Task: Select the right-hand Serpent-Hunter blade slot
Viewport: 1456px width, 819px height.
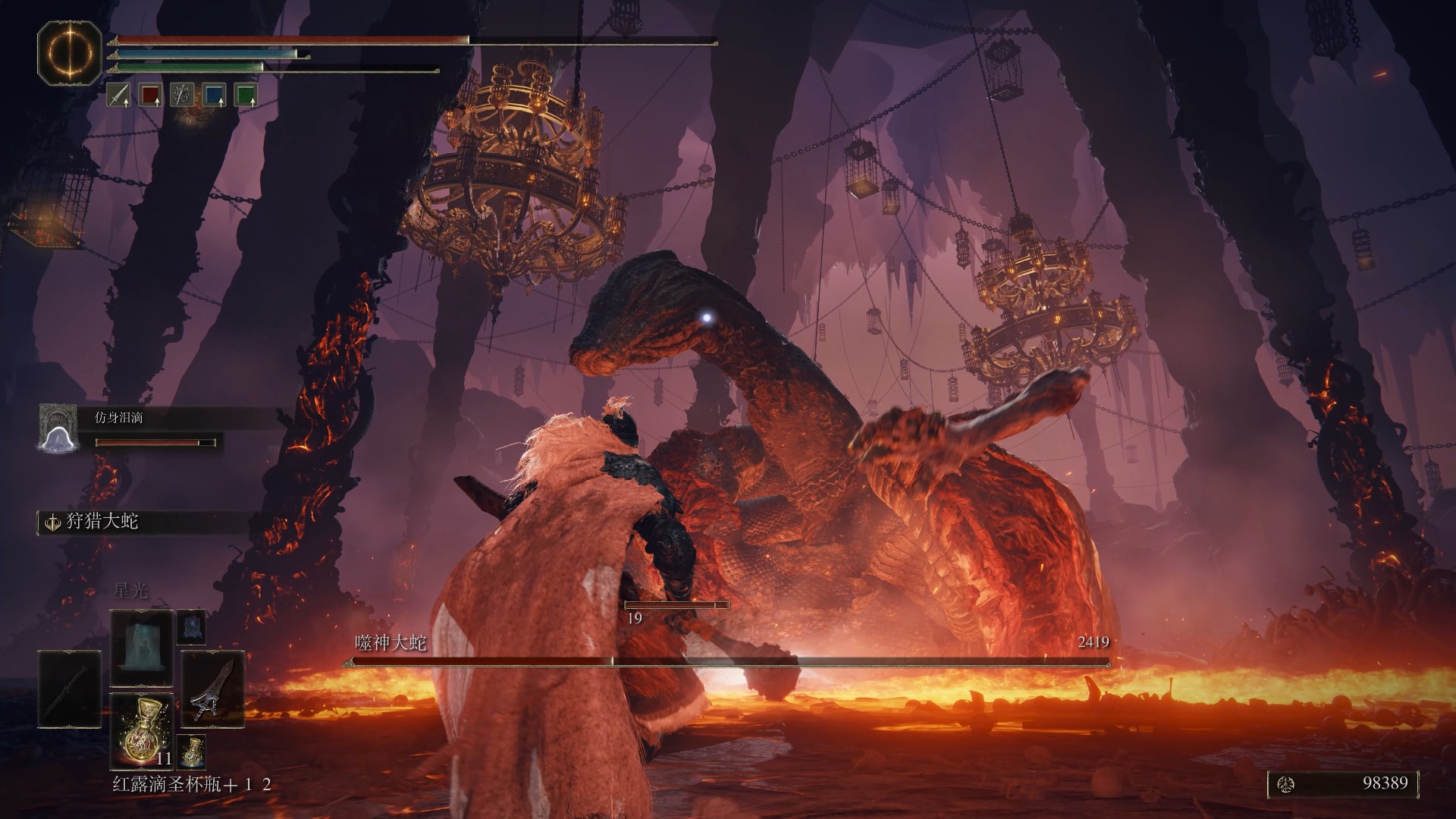Action: pyautogui.click(x=212, y=689)
